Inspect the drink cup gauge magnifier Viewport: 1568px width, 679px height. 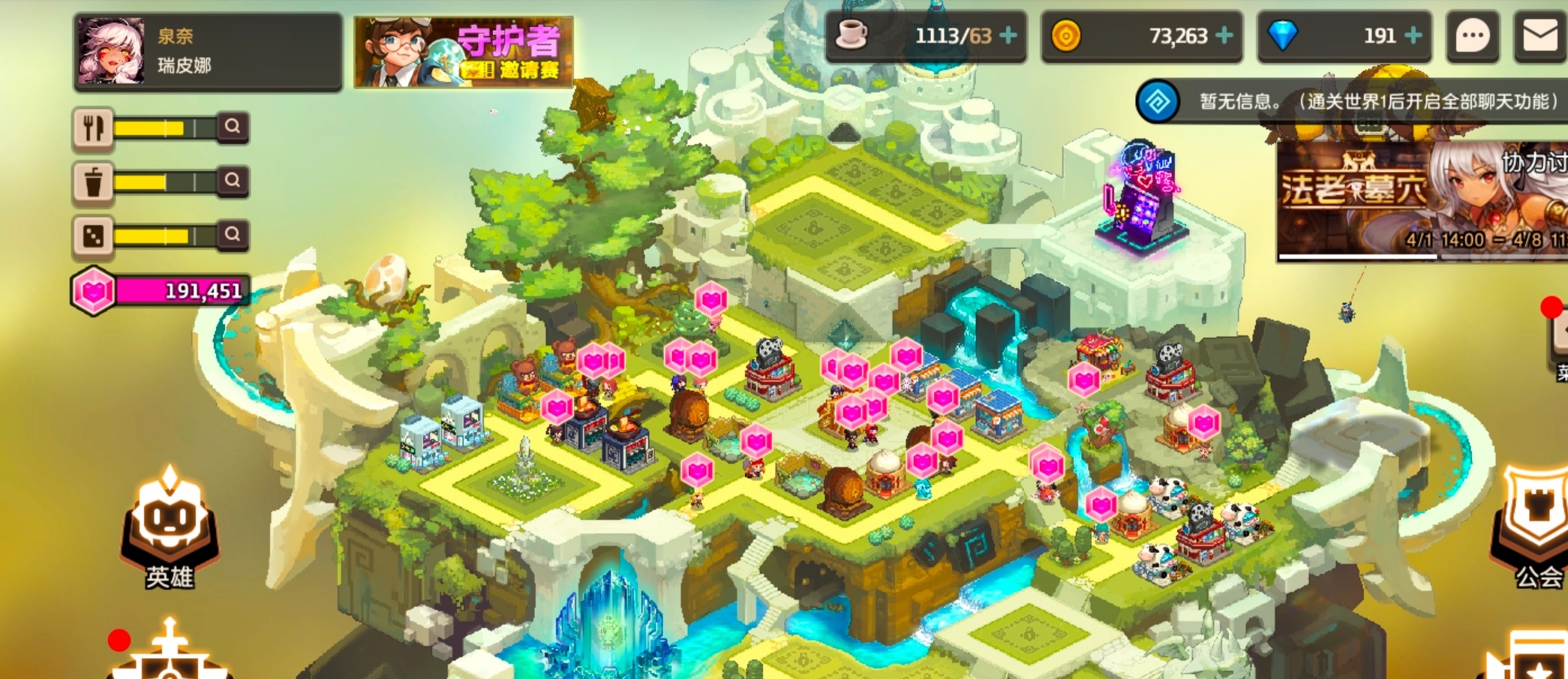pyautogui.click(x=233, y=181)
